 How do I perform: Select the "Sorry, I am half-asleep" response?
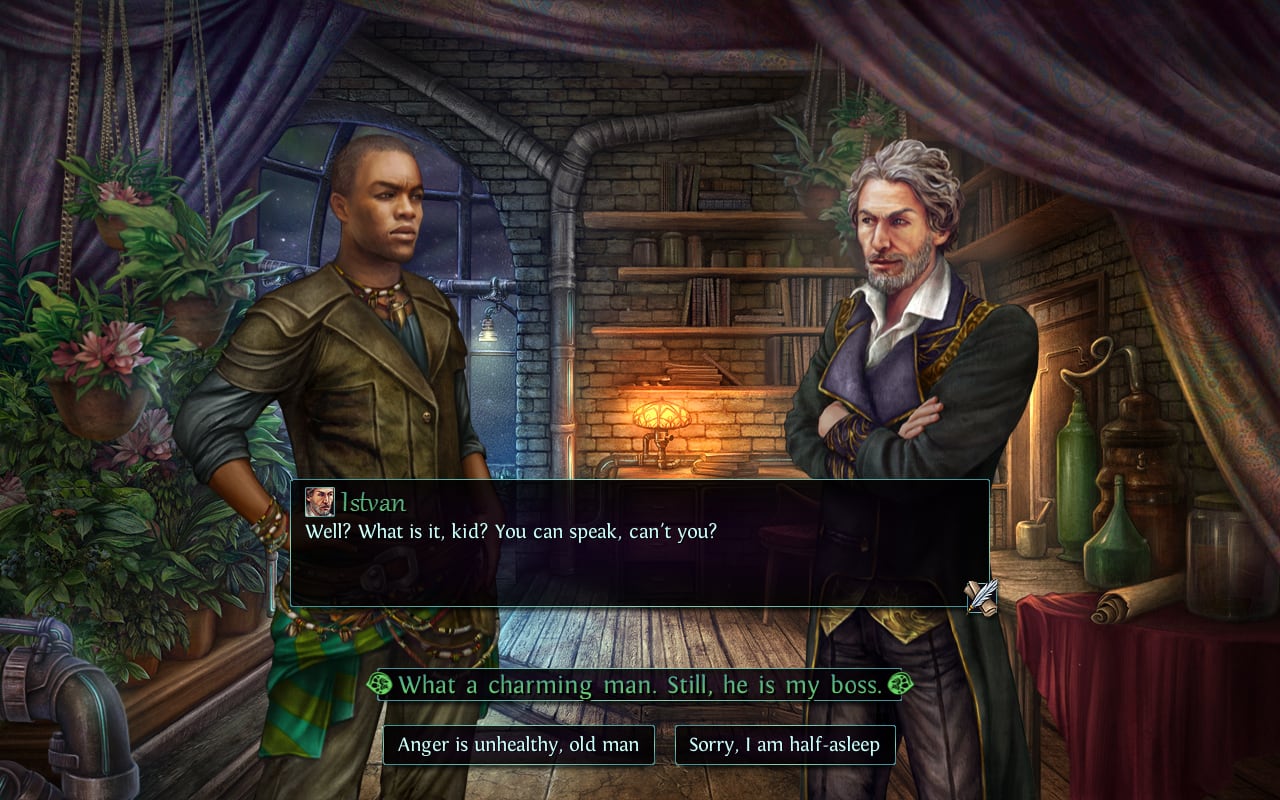point(785,745)
